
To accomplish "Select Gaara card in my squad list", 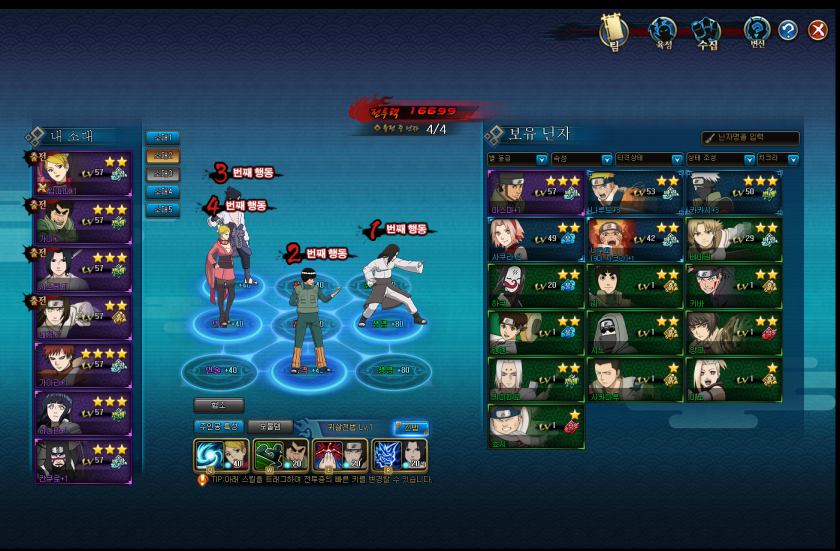I will point(84,365).
